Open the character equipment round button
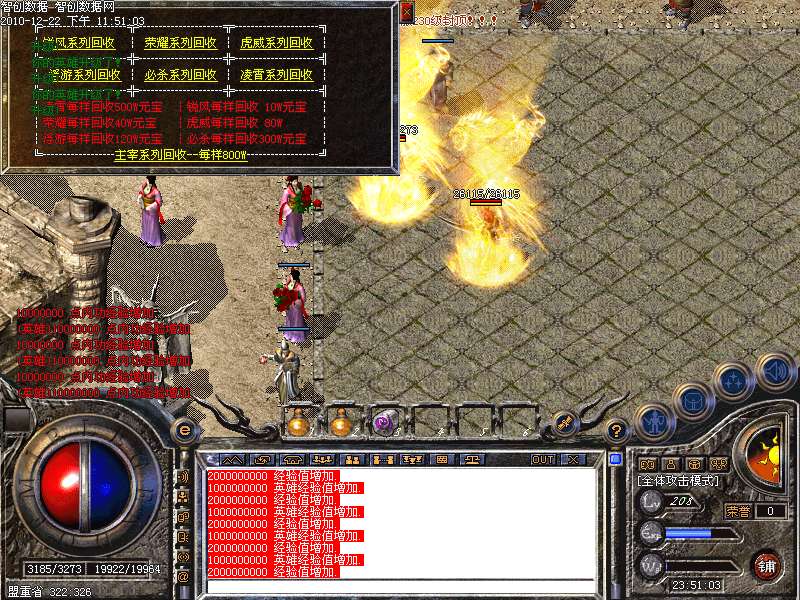The width and height of the screenshot is (800, 600). (653, 421)
